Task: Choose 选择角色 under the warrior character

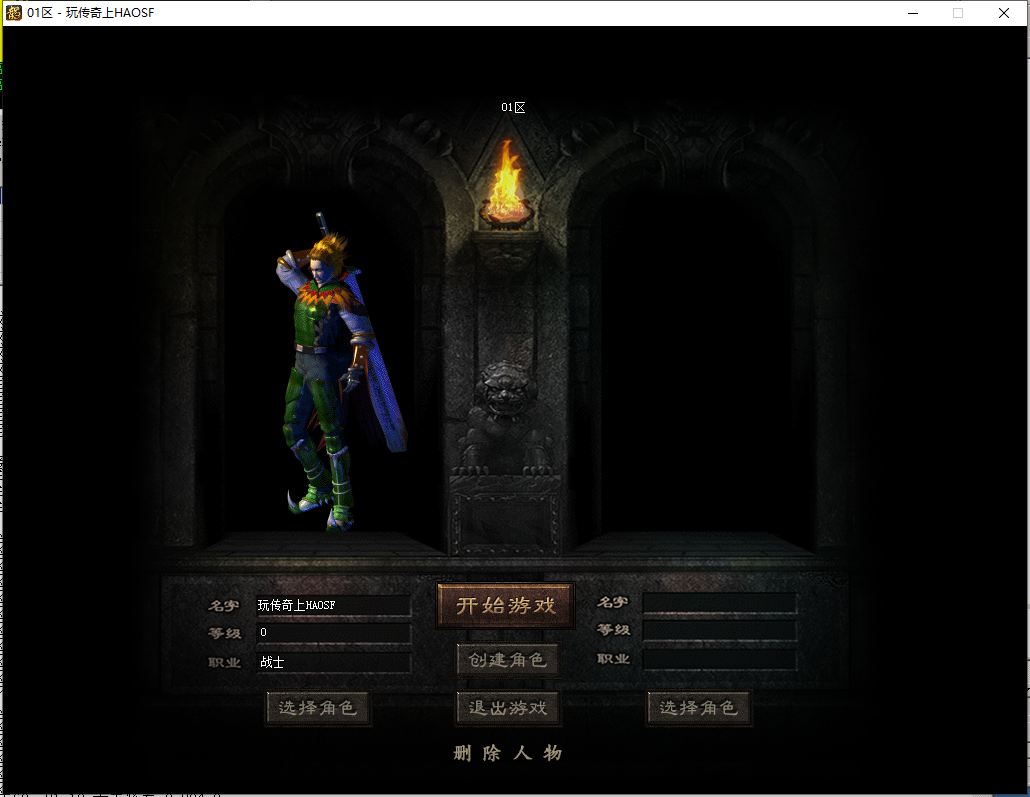Action: (x=318, y=708)
